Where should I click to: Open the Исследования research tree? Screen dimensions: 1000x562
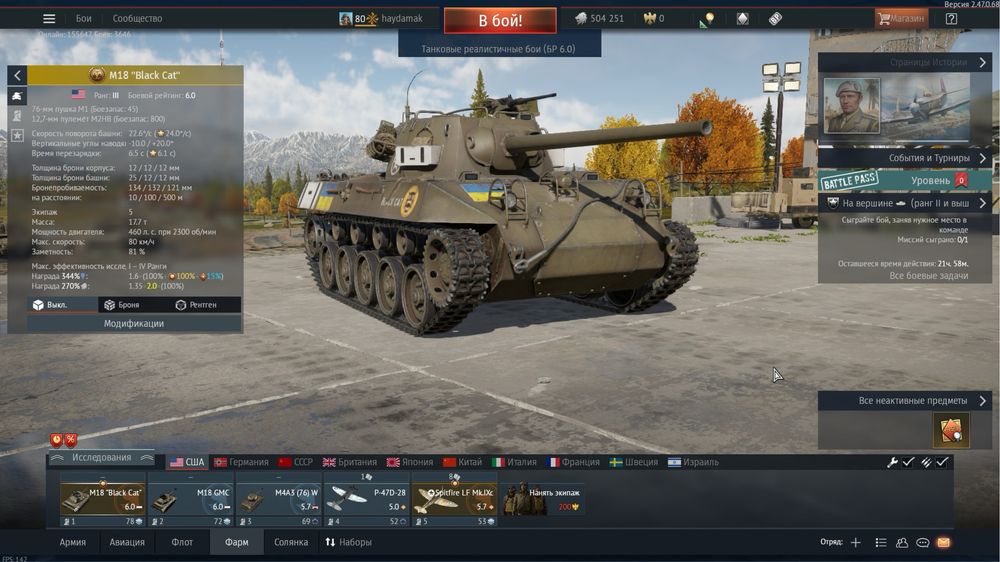pos(101,458)
